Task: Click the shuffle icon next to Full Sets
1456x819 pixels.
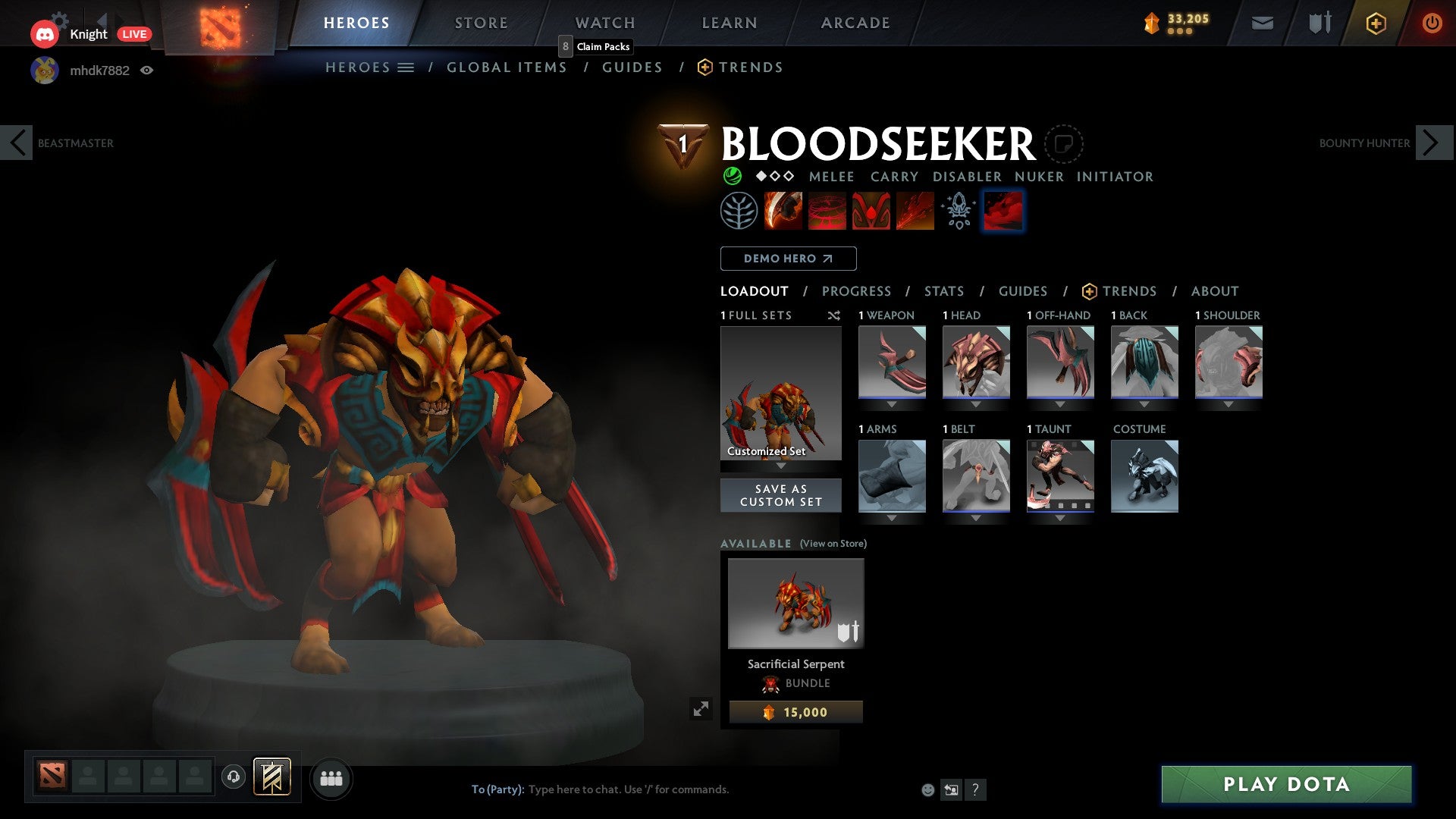Action: pyautogui.click(x=834, y=316)
